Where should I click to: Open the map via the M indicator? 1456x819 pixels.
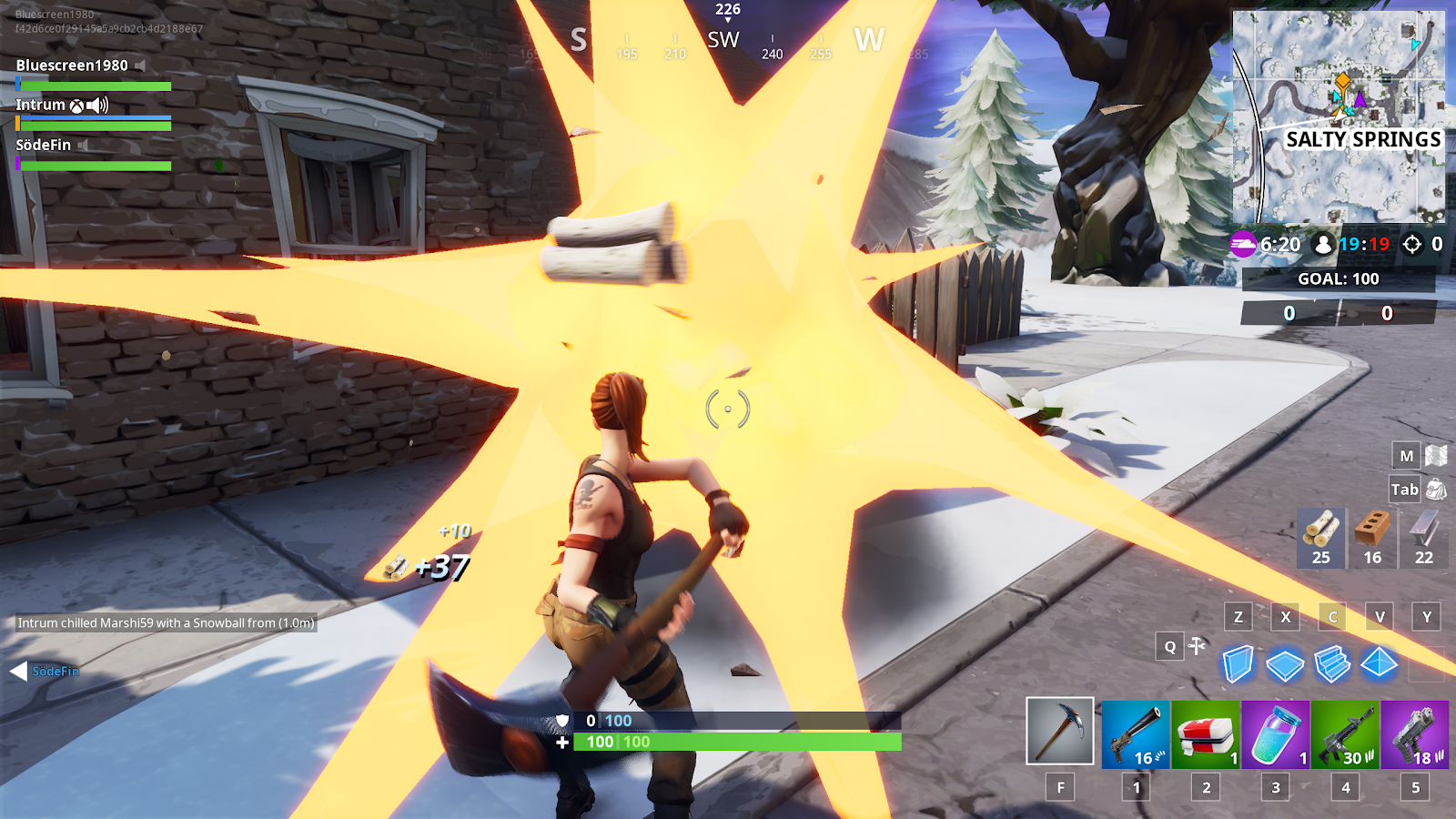(1404, 455)
